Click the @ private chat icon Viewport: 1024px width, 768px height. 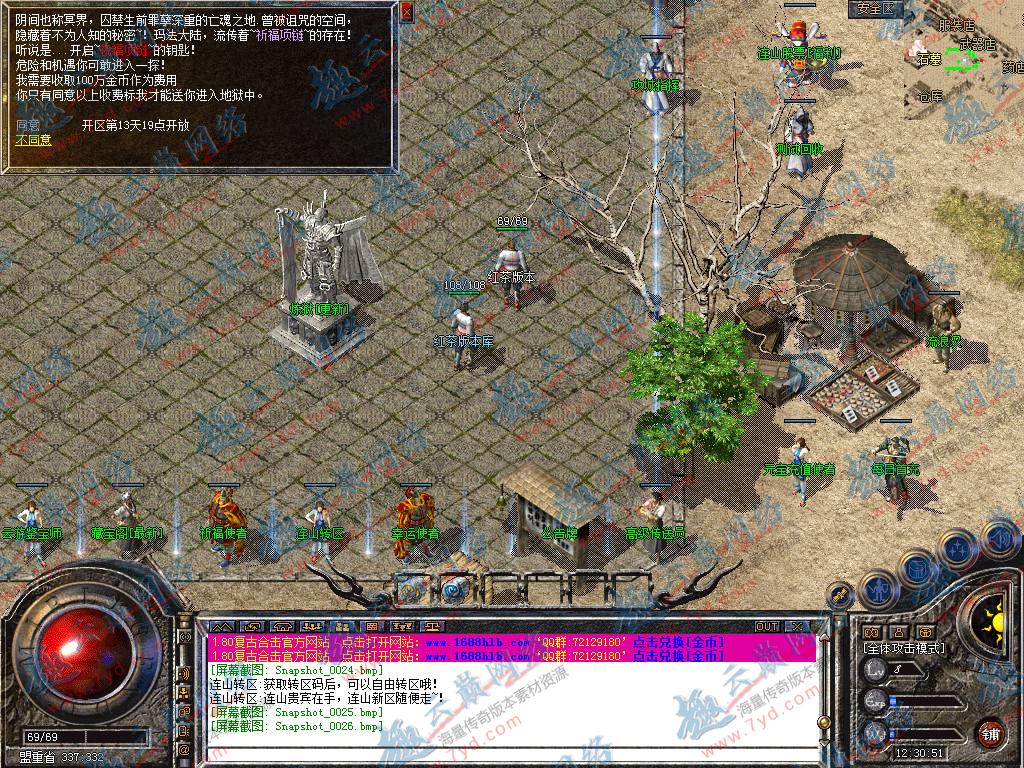(x=184, y=748)
